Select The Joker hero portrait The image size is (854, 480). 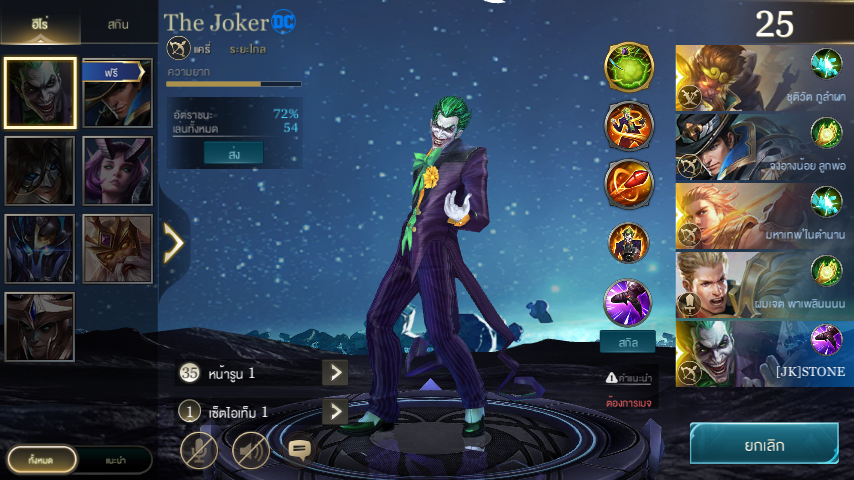[x=40, y=93]
